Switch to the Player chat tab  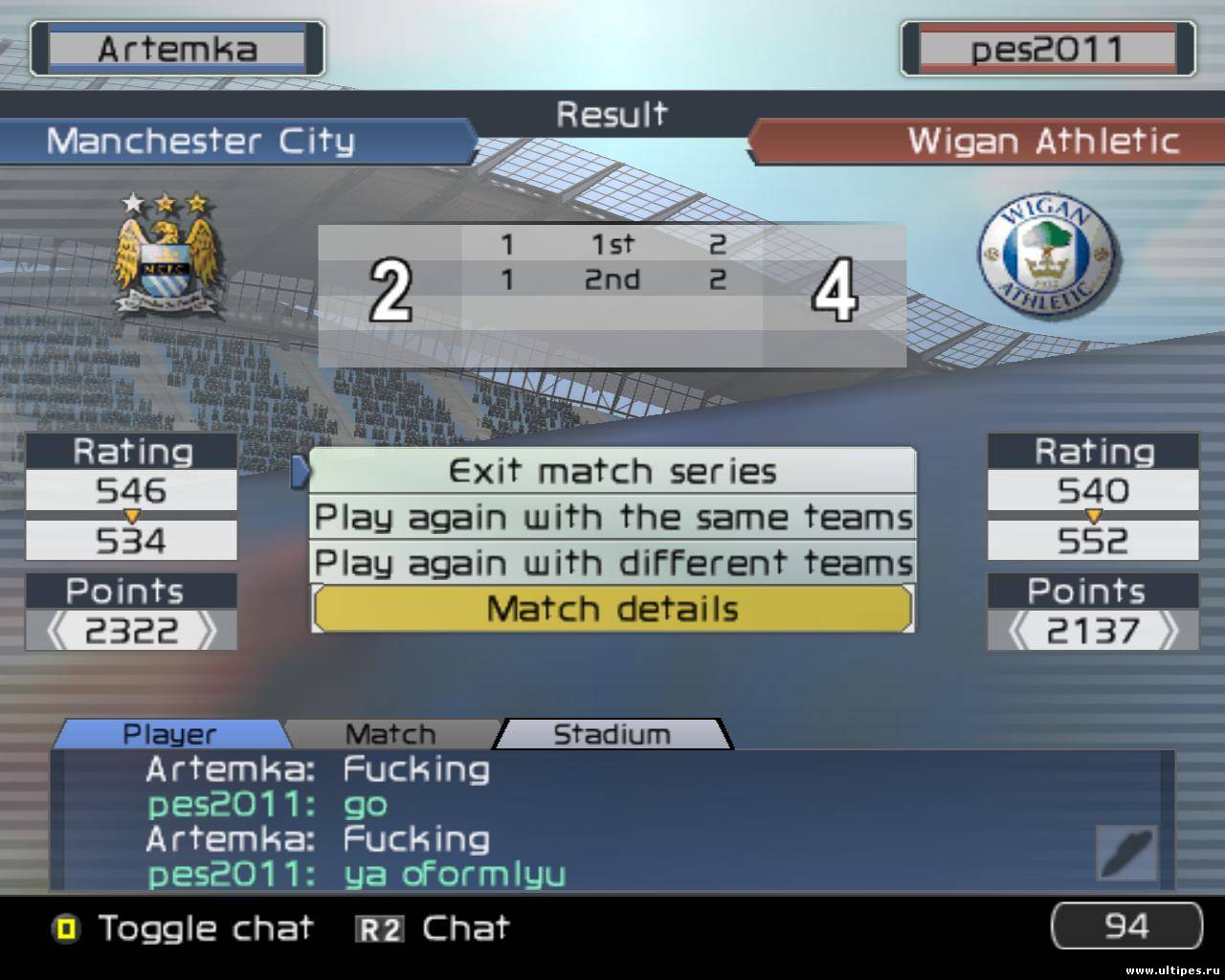170,734
